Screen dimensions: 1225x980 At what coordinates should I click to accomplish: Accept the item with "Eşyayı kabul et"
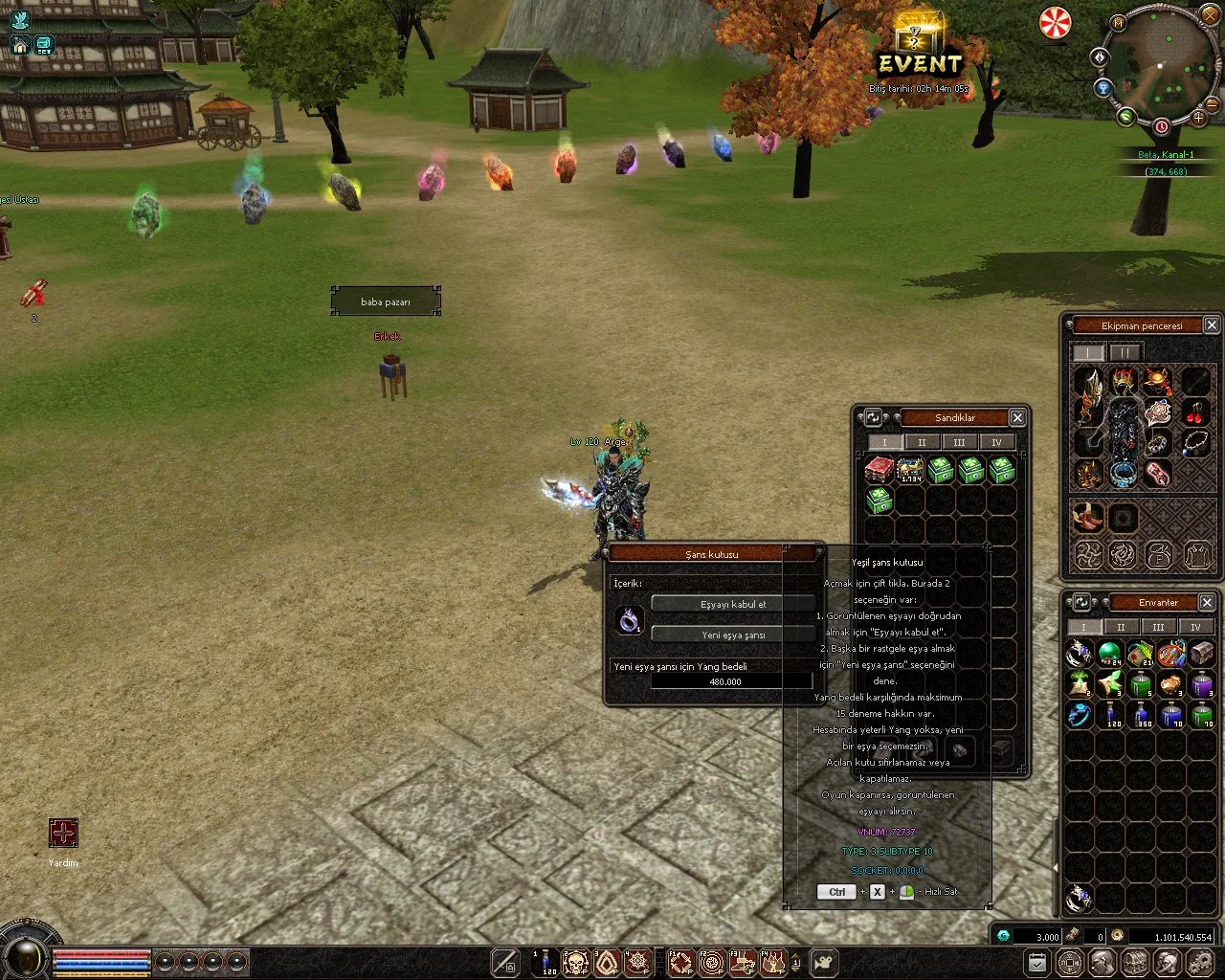click(732, 604)
